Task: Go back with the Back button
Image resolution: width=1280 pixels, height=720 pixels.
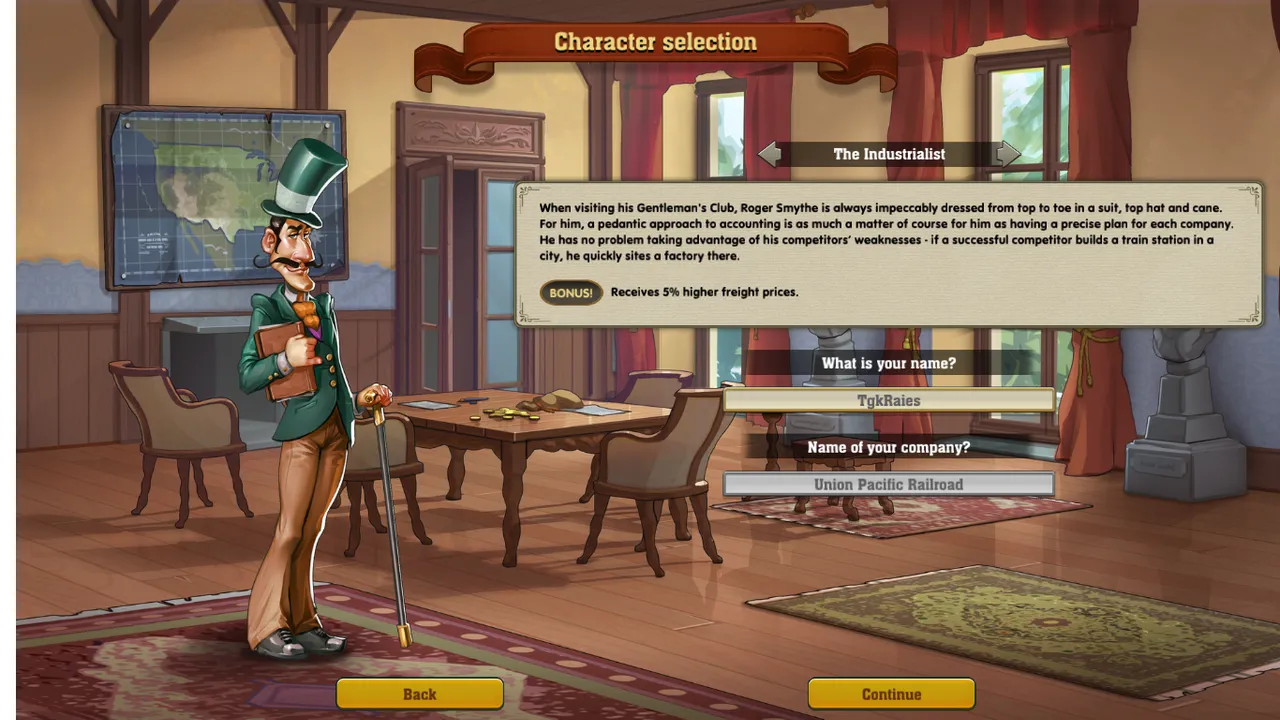Action: pyautogui.click(x=419, y=694)
